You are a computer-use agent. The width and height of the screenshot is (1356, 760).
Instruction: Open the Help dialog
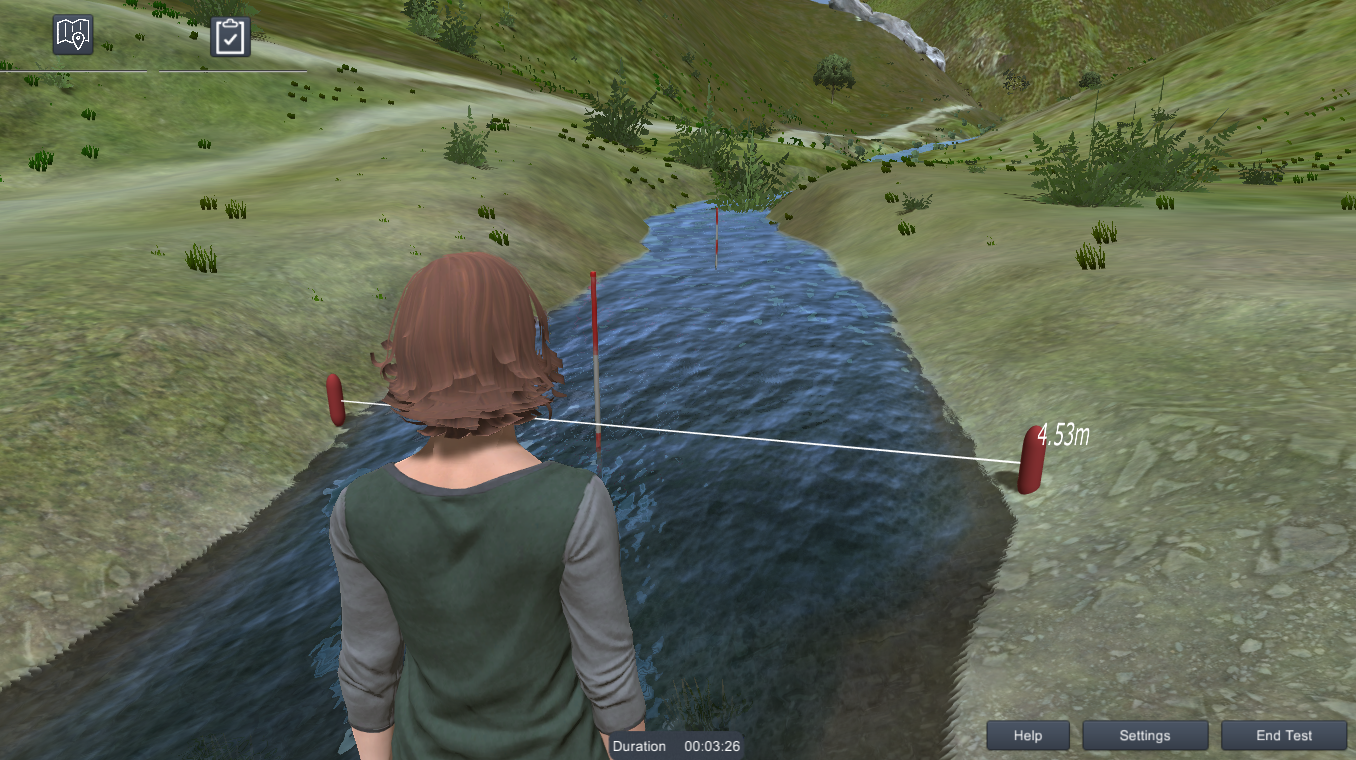click(x=1027, y=735)
